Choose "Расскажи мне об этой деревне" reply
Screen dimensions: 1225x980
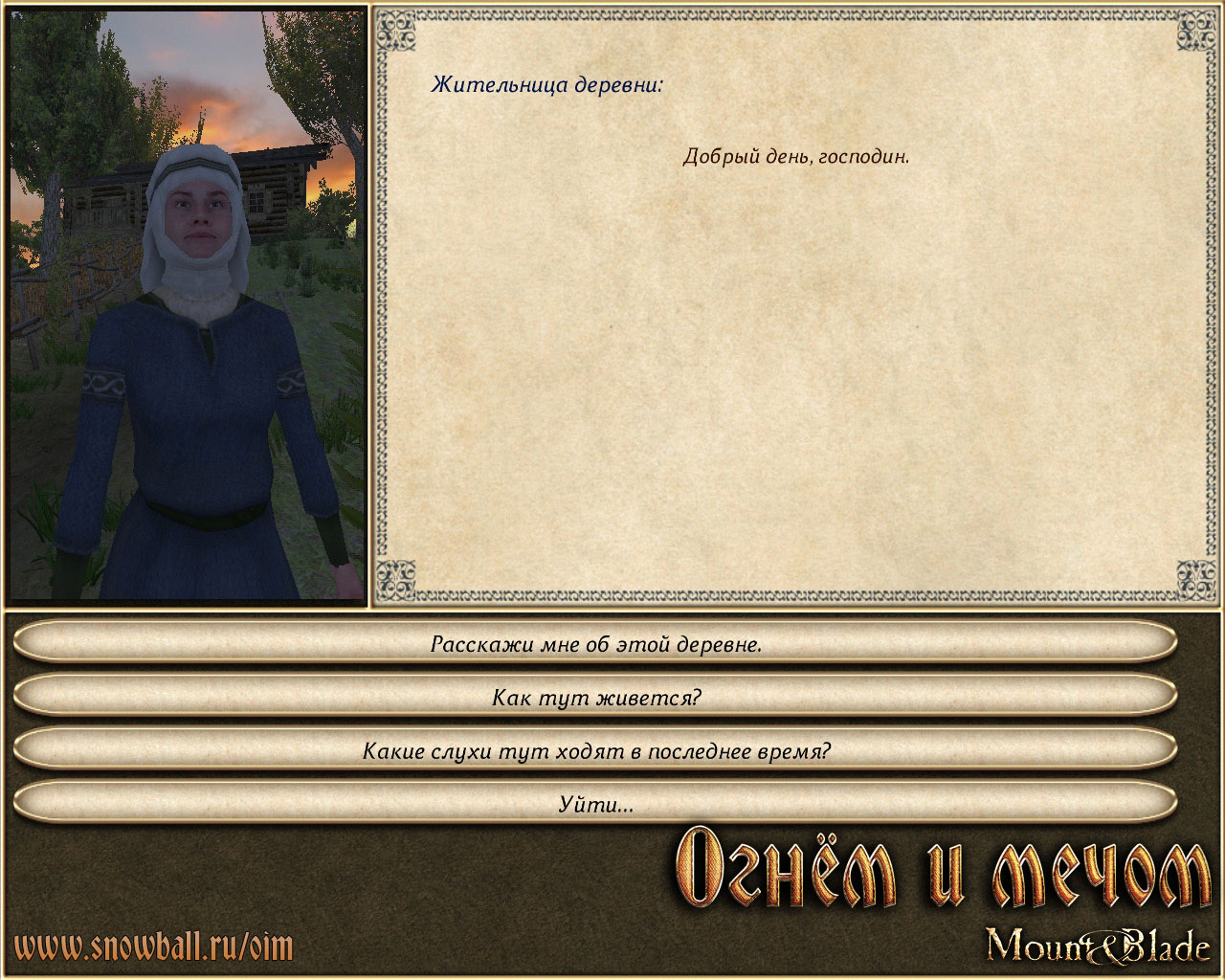(595, 643)
